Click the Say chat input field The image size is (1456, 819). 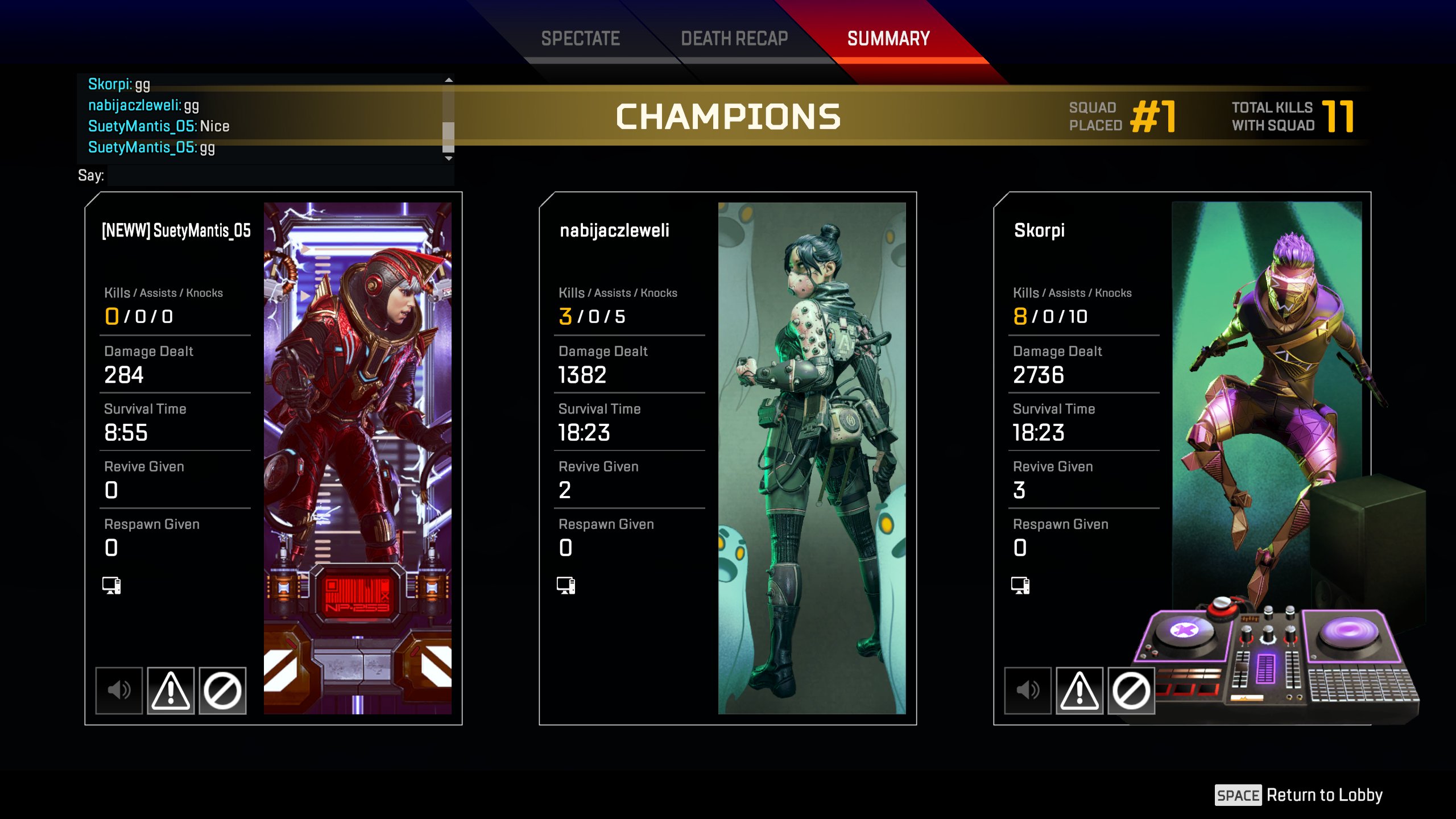coord(280,176)
